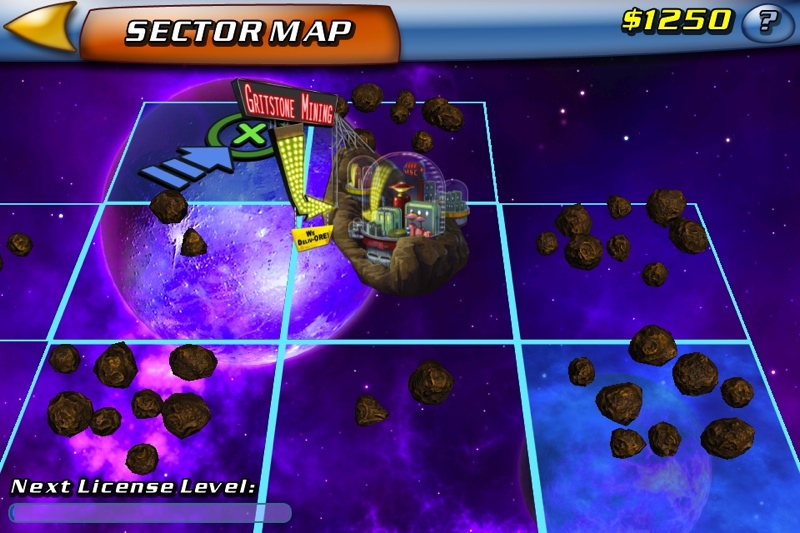Open help with the question mark button
This screenshot has width=800, height=533.
[768, 21]
